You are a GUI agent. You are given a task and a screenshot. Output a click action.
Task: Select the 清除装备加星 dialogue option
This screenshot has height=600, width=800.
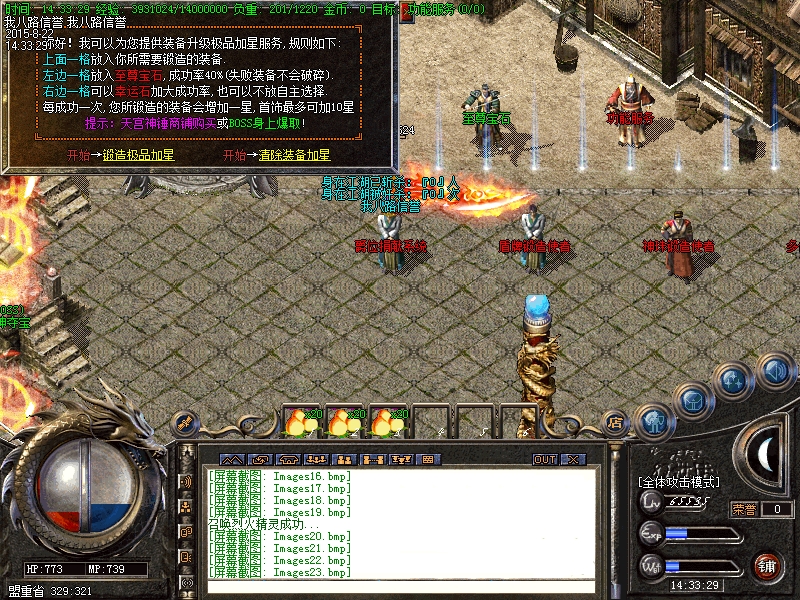294,156
